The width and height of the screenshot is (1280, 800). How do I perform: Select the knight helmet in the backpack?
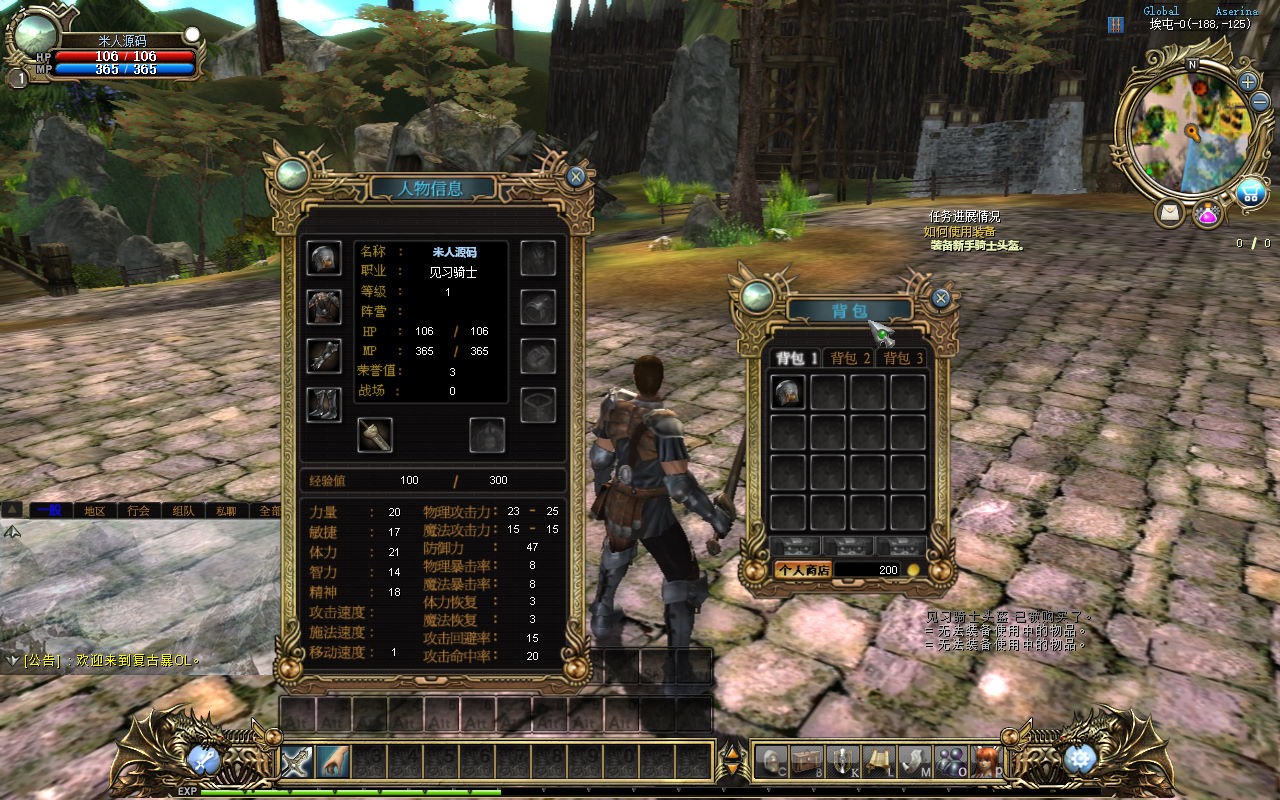(788, 392)
